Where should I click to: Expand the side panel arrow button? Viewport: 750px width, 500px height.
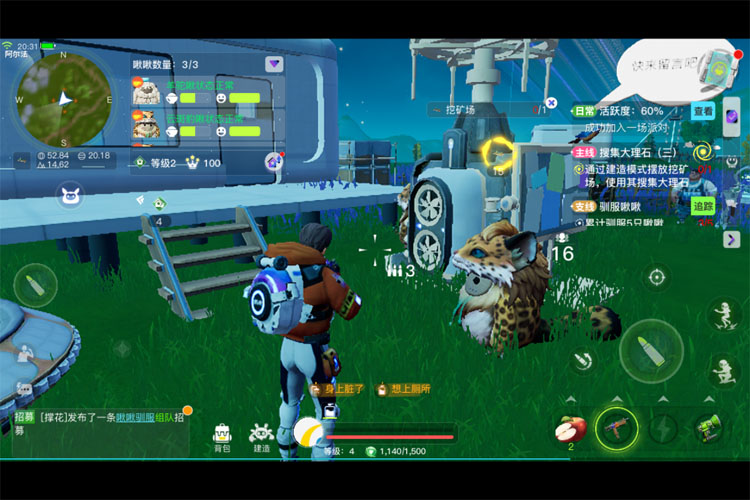732,240
